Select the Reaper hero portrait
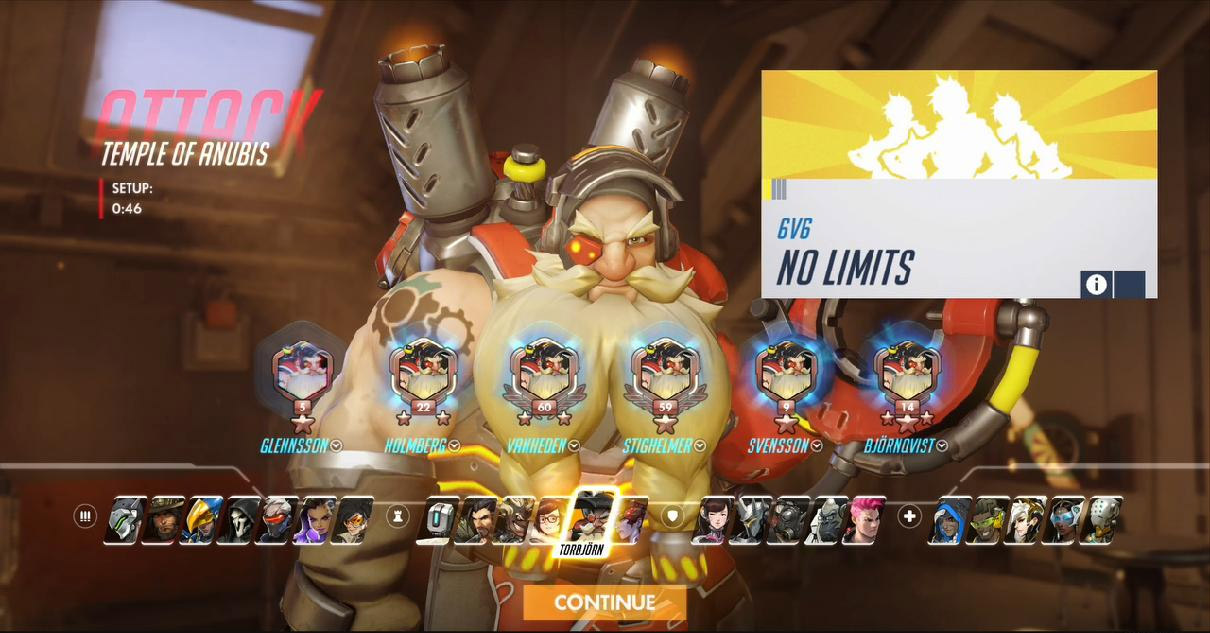 click(238, 519)
